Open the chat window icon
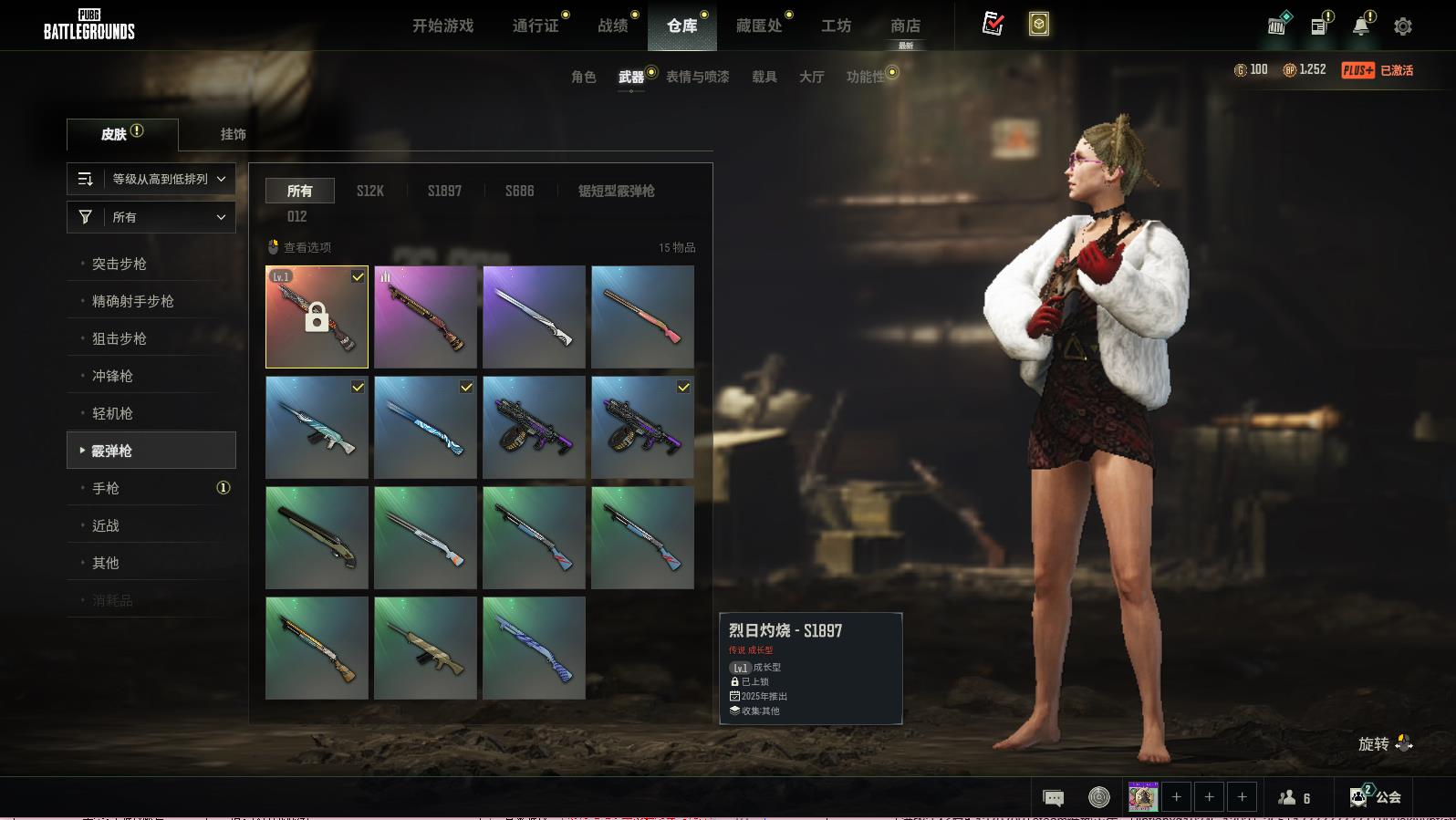 pyautogui.click(x=1053, y=798)
